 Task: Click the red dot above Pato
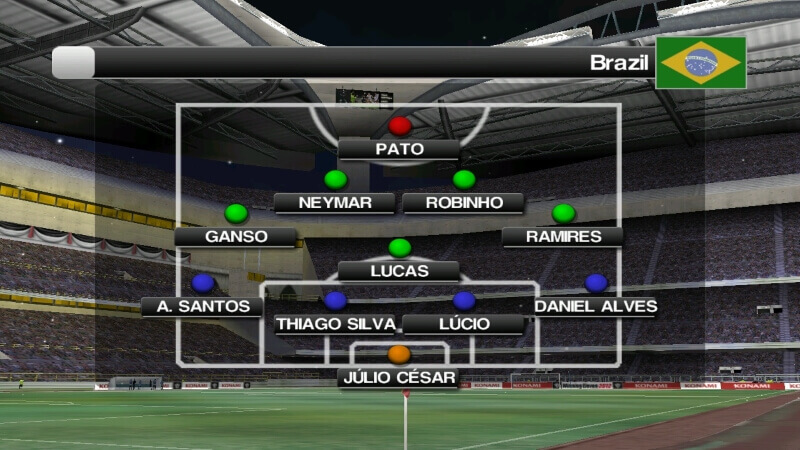tap(400, 126)
